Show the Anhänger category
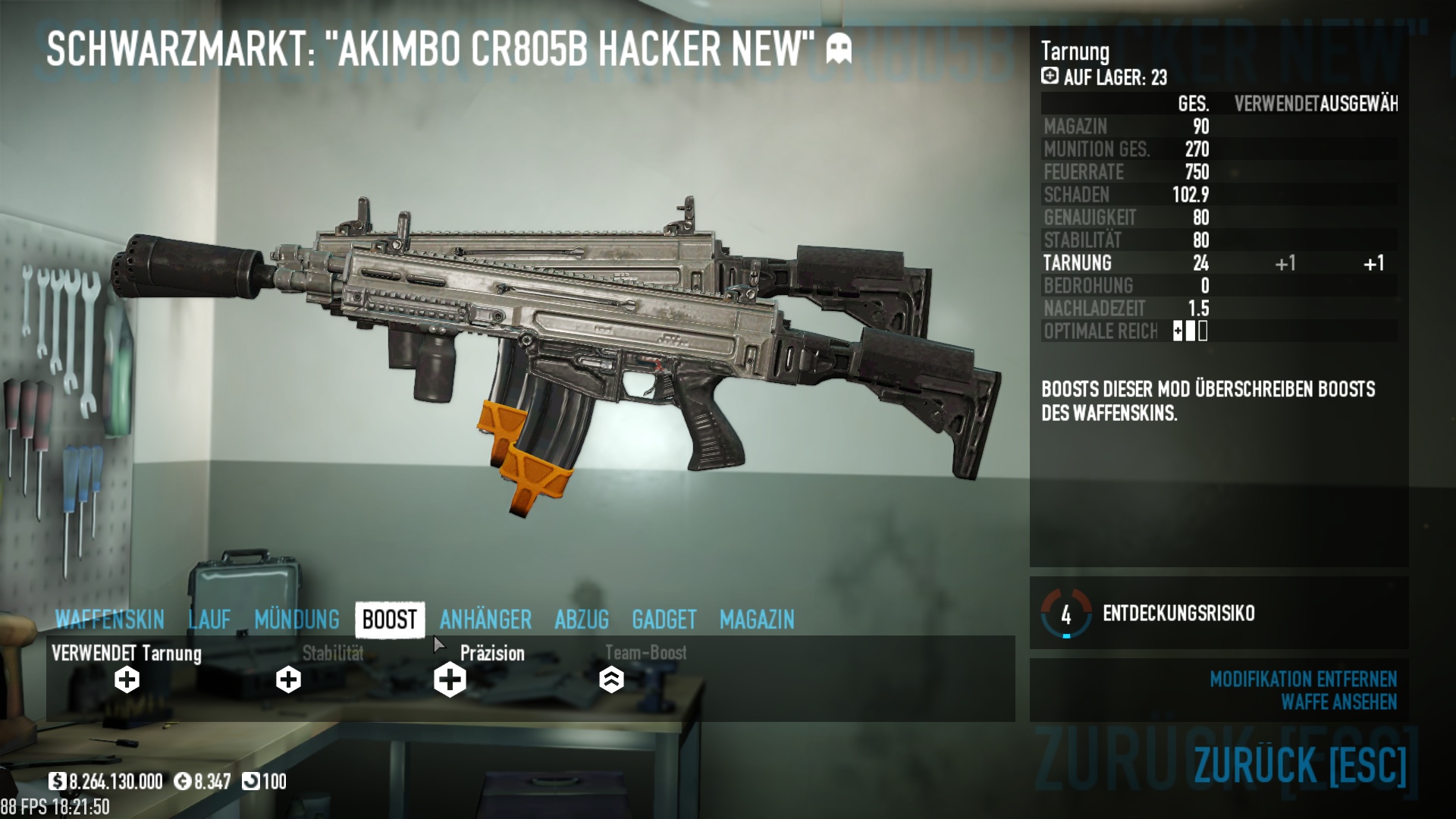 485,620
